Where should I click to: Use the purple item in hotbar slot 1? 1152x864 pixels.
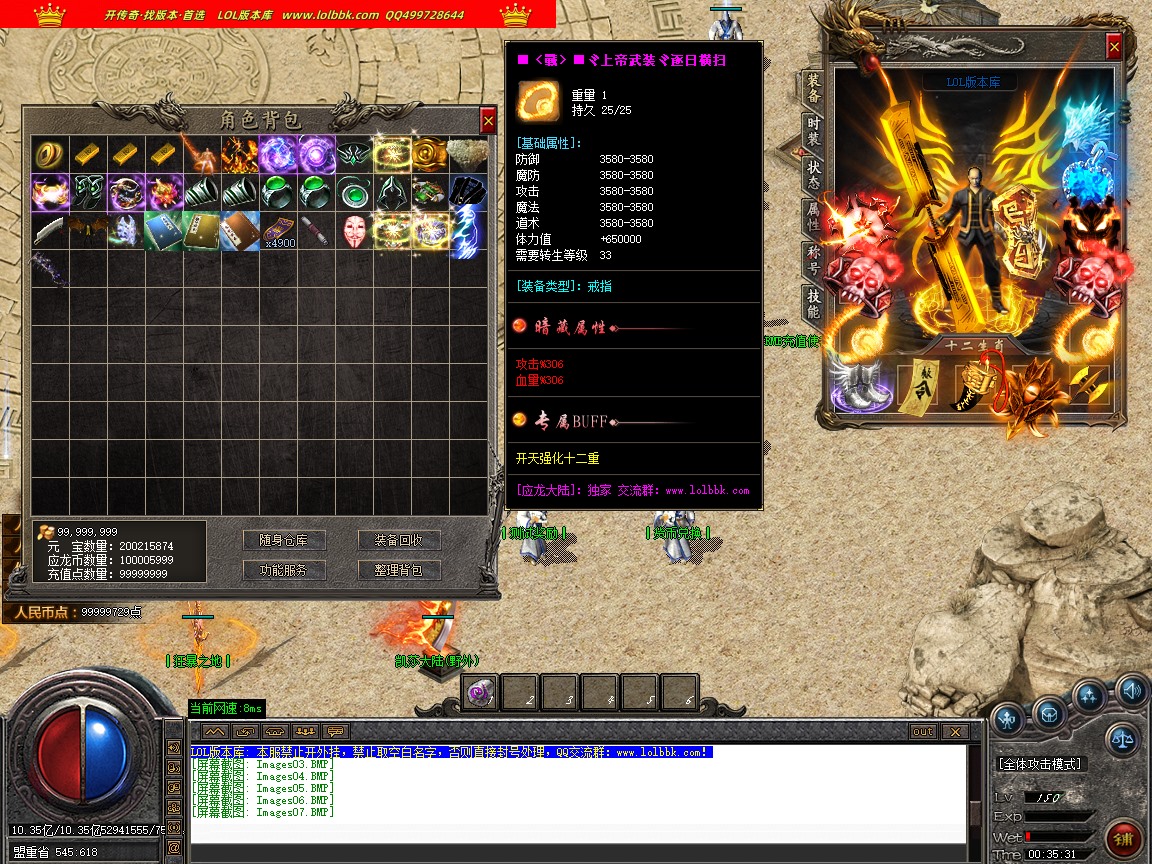click(x=480, y=692)
